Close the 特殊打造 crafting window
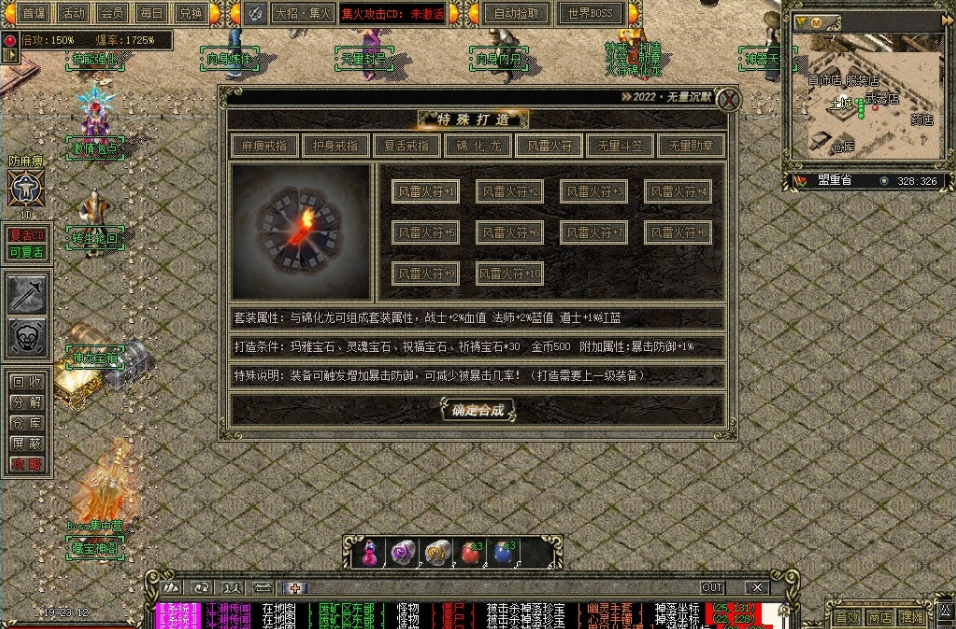This screenshot has height=629, width=956. coord(730,99)
